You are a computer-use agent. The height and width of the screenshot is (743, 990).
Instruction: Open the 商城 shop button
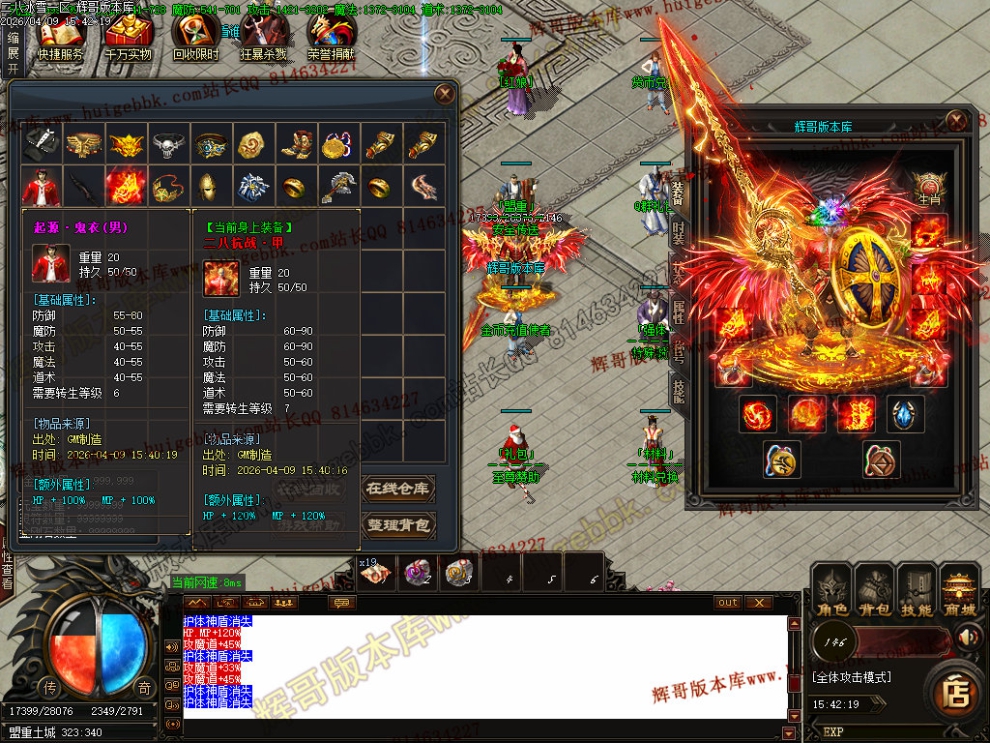click(959, 589)
